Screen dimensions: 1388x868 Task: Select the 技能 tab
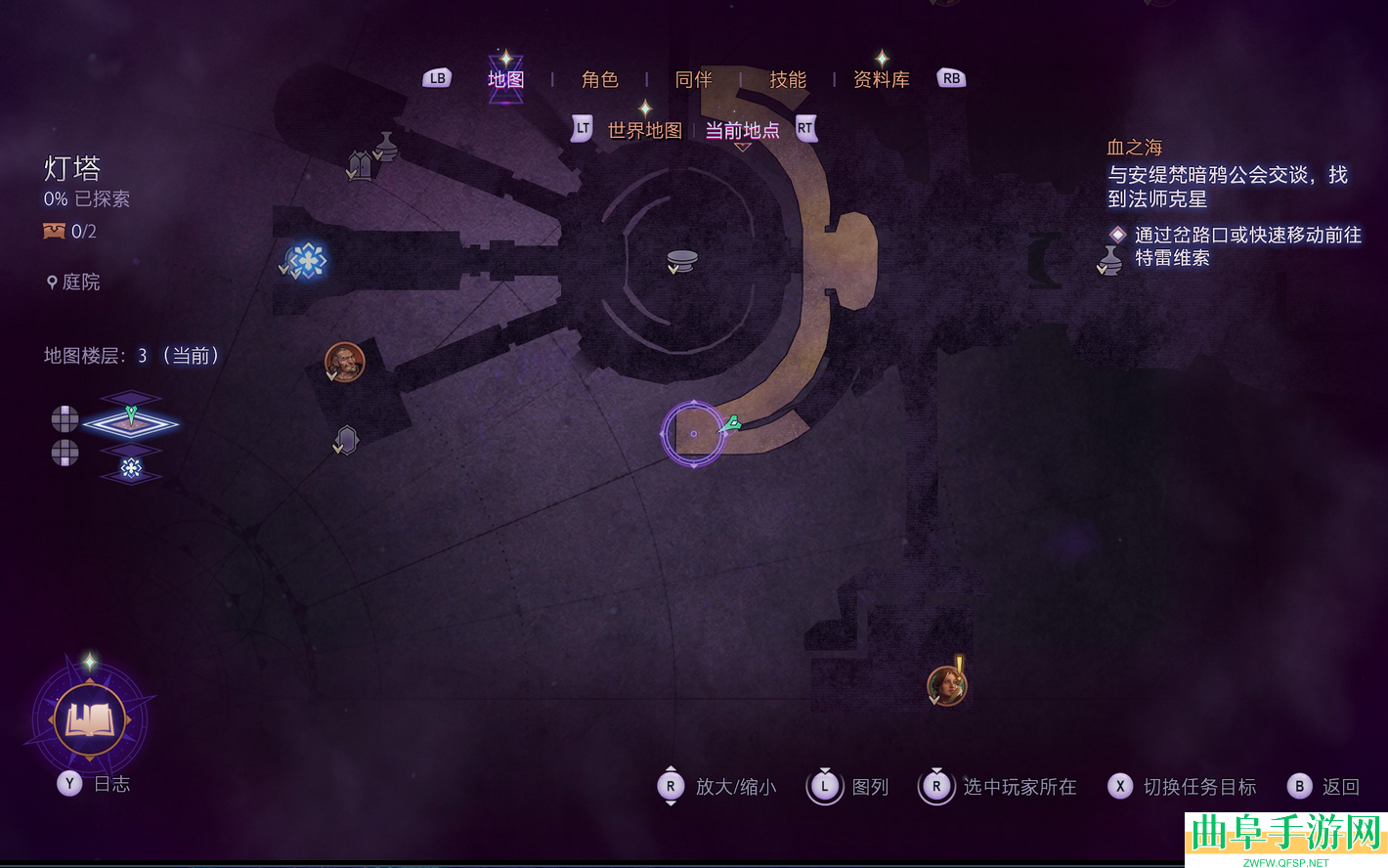[x=787, y=79]
